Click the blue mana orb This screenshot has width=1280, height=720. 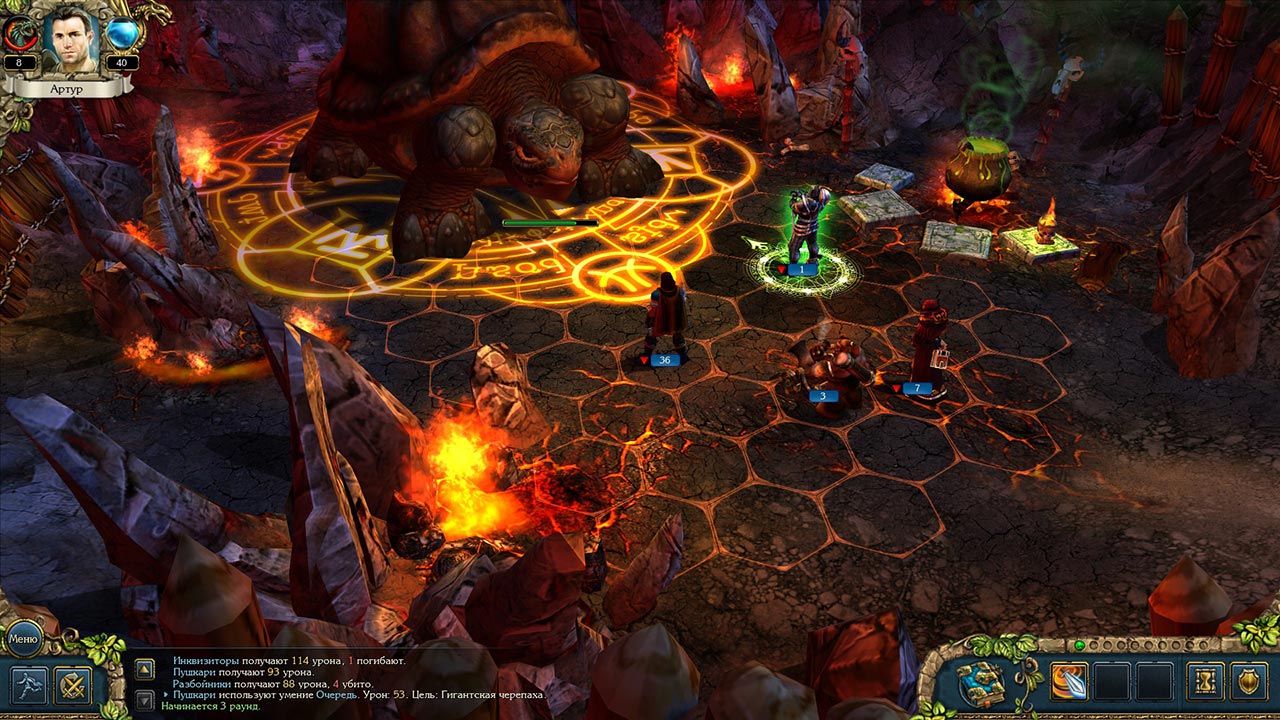point(123,34)
